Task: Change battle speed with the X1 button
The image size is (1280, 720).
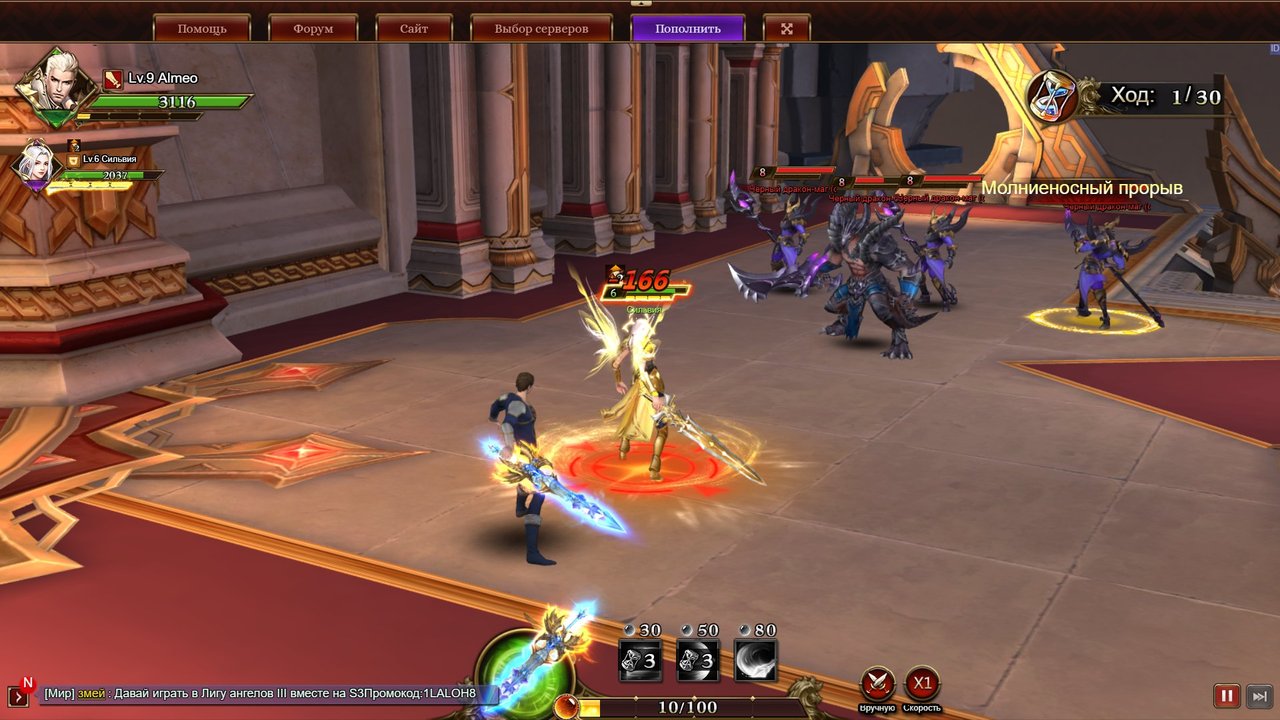Action: pos(922,685)
